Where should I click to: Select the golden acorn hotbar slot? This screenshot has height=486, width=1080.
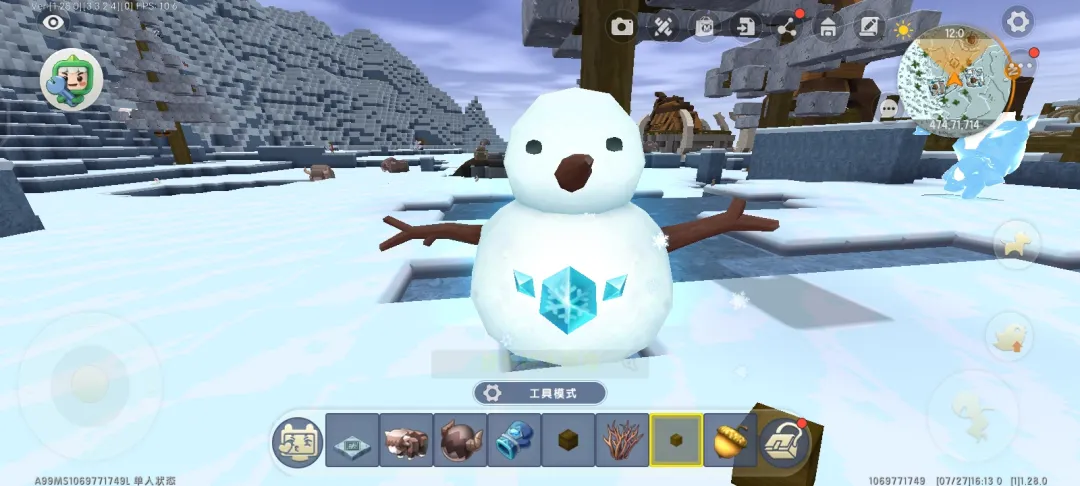(x=731, y=440)
